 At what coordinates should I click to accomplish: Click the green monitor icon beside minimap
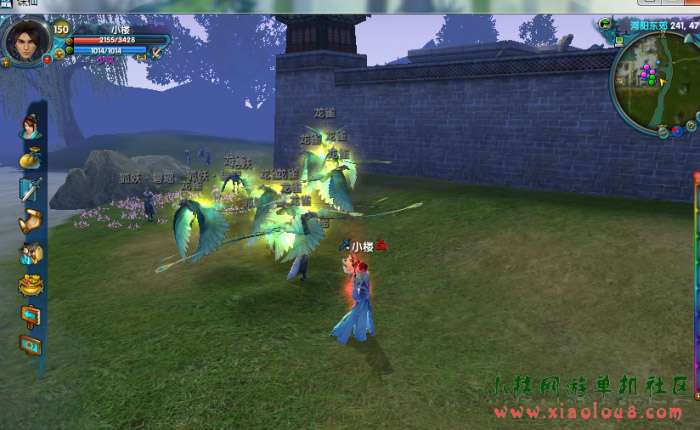(x=620, y=41)
